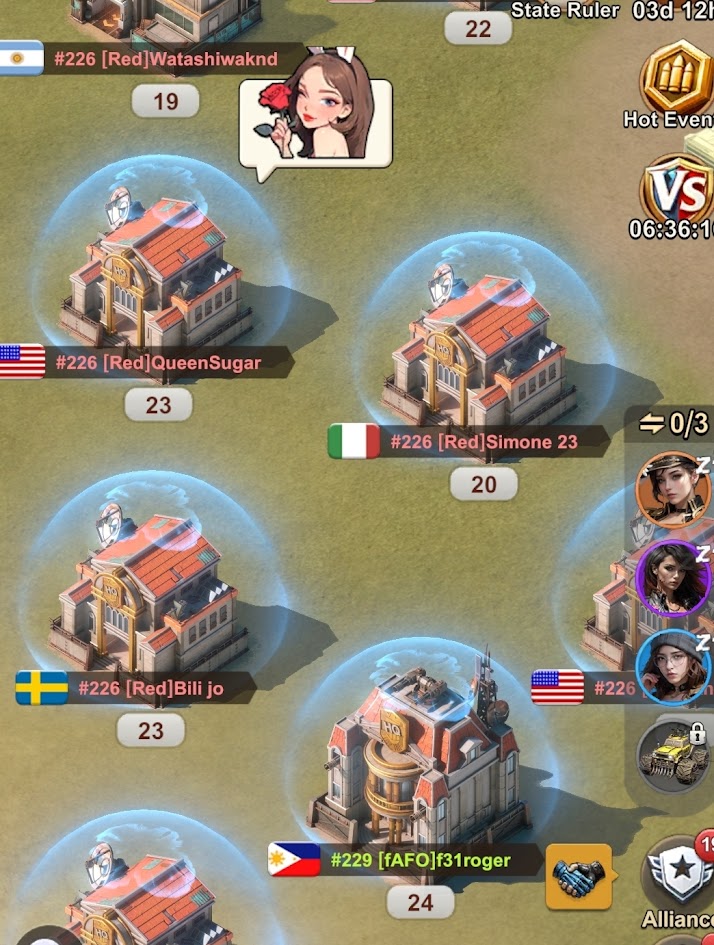Open the Alliance menu
This screenshot has width=714, height=945.
tap(680, 878)
